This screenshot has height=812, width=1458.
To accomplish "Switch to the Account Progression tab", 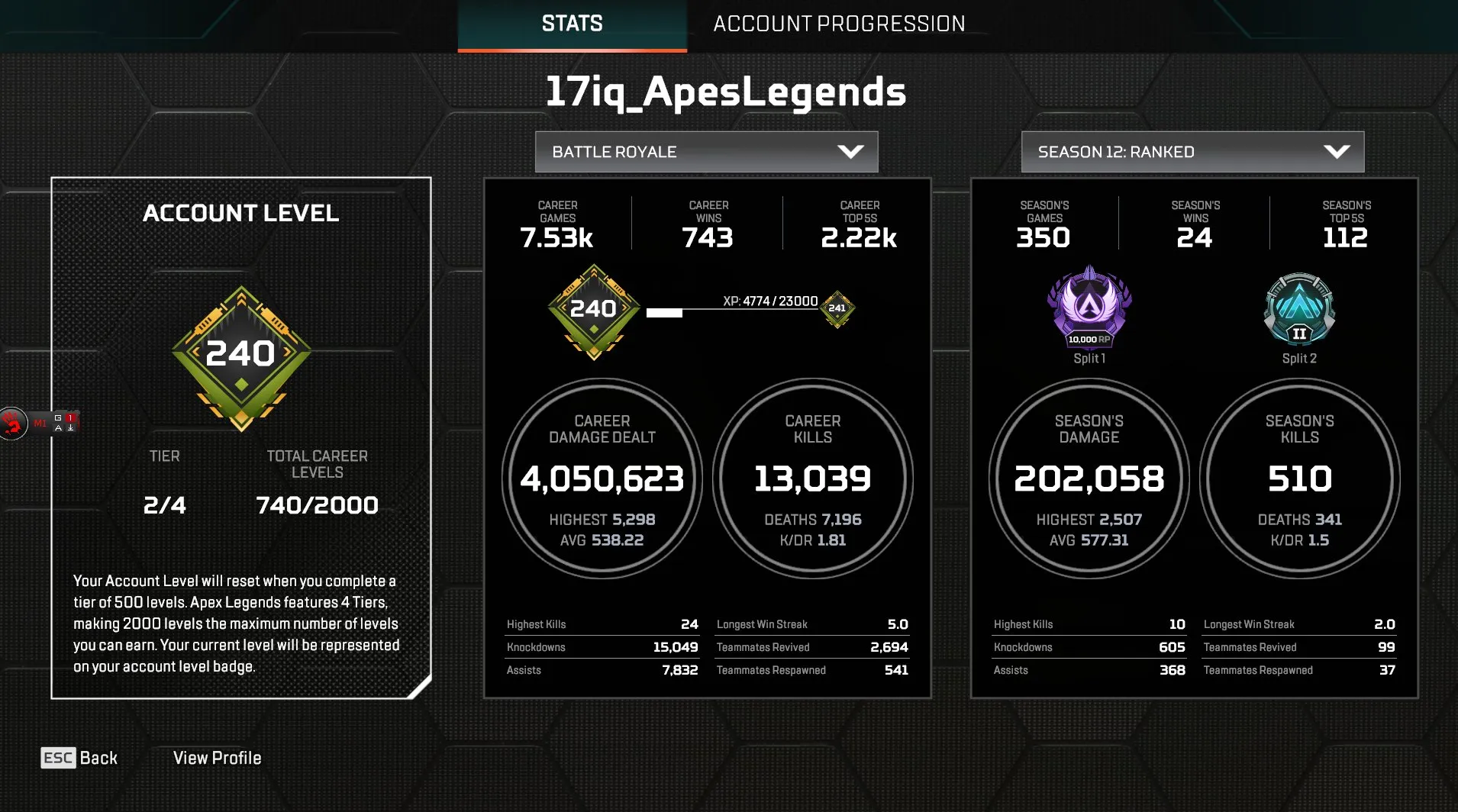I will click(x=838, y=23).
